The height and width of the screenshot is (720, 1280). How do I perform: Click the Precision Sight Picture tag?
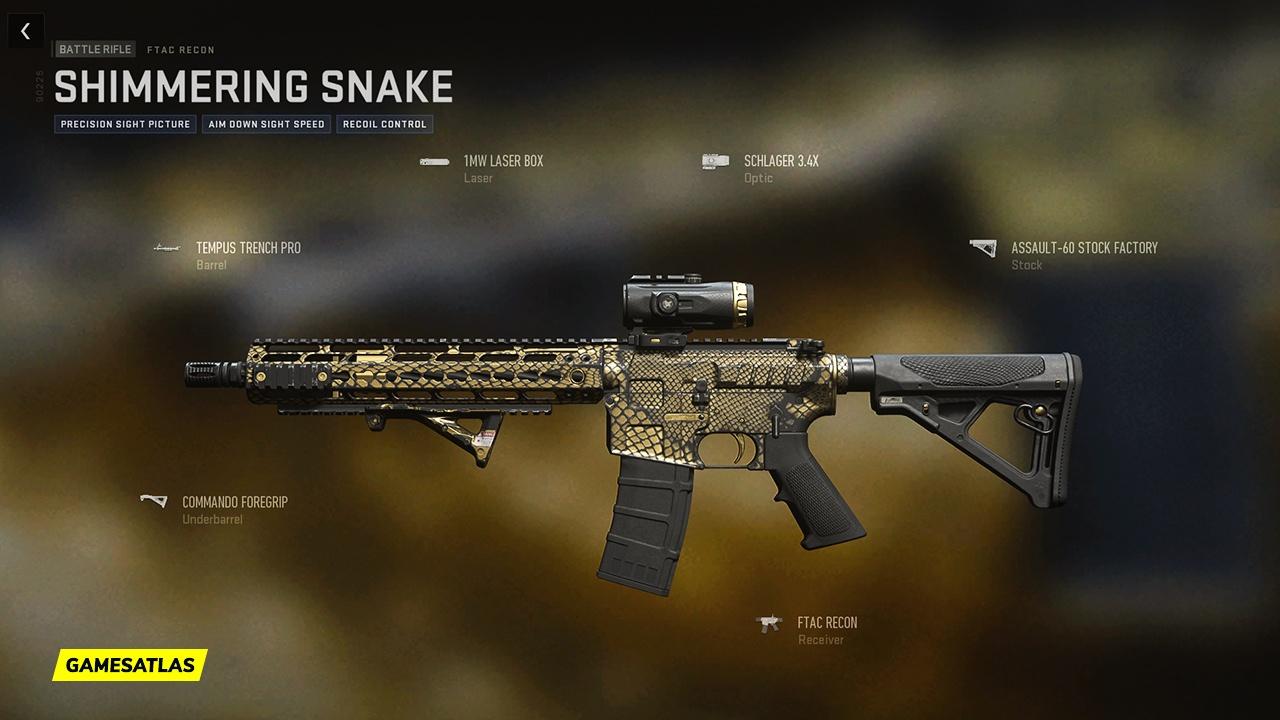click(x=125, y=125)
